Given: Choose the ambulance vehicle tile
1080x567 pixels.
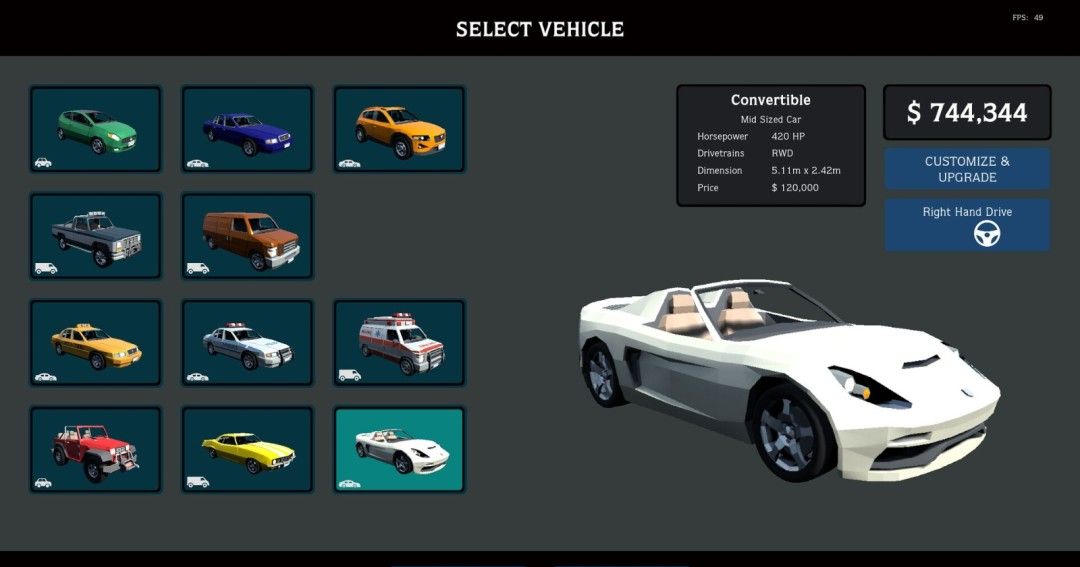Looking at the screenshot, I should click(x=399, y=343).
